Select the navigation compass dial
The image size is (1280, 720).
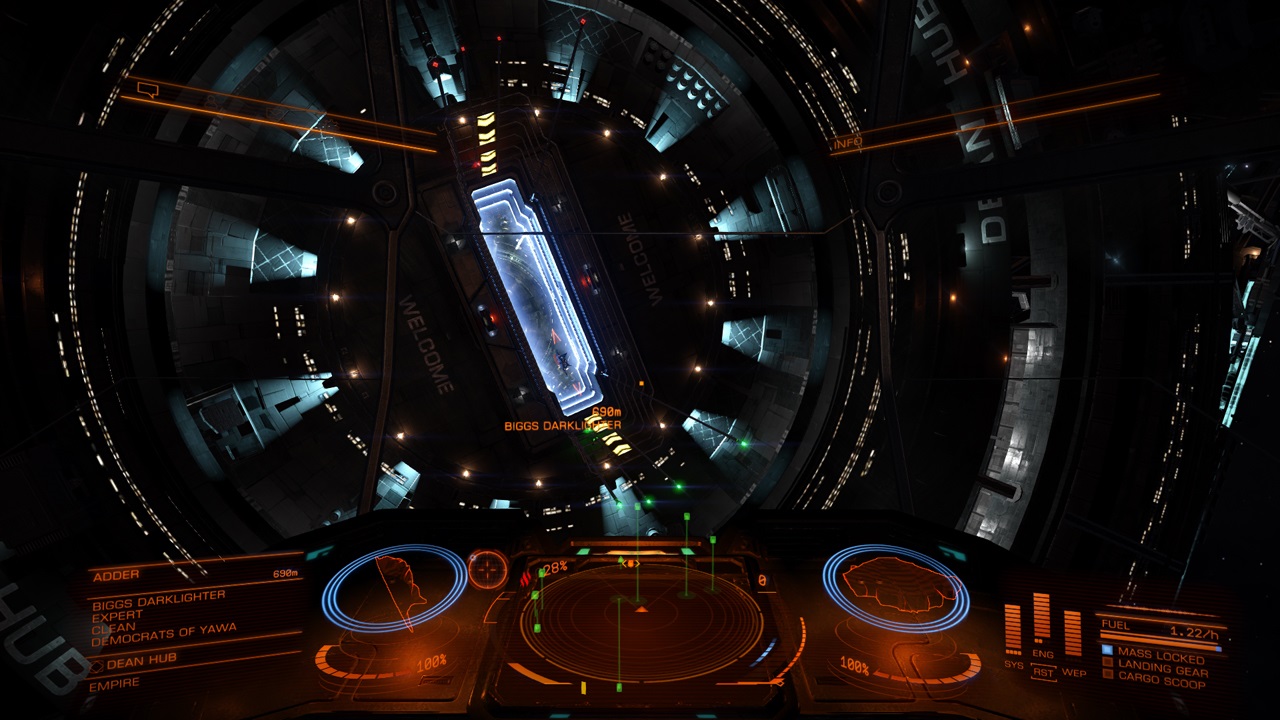[x=488, y=569]
